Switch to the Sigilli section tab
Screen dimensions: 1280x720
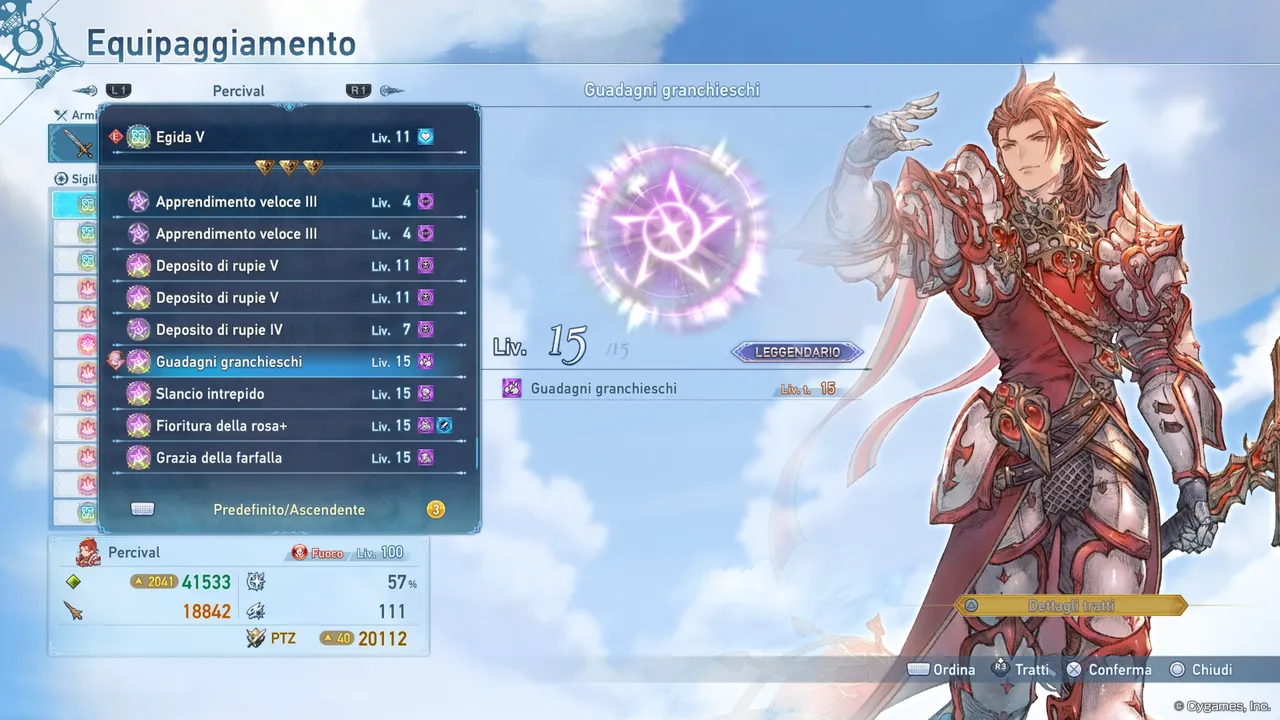point(75,178)
